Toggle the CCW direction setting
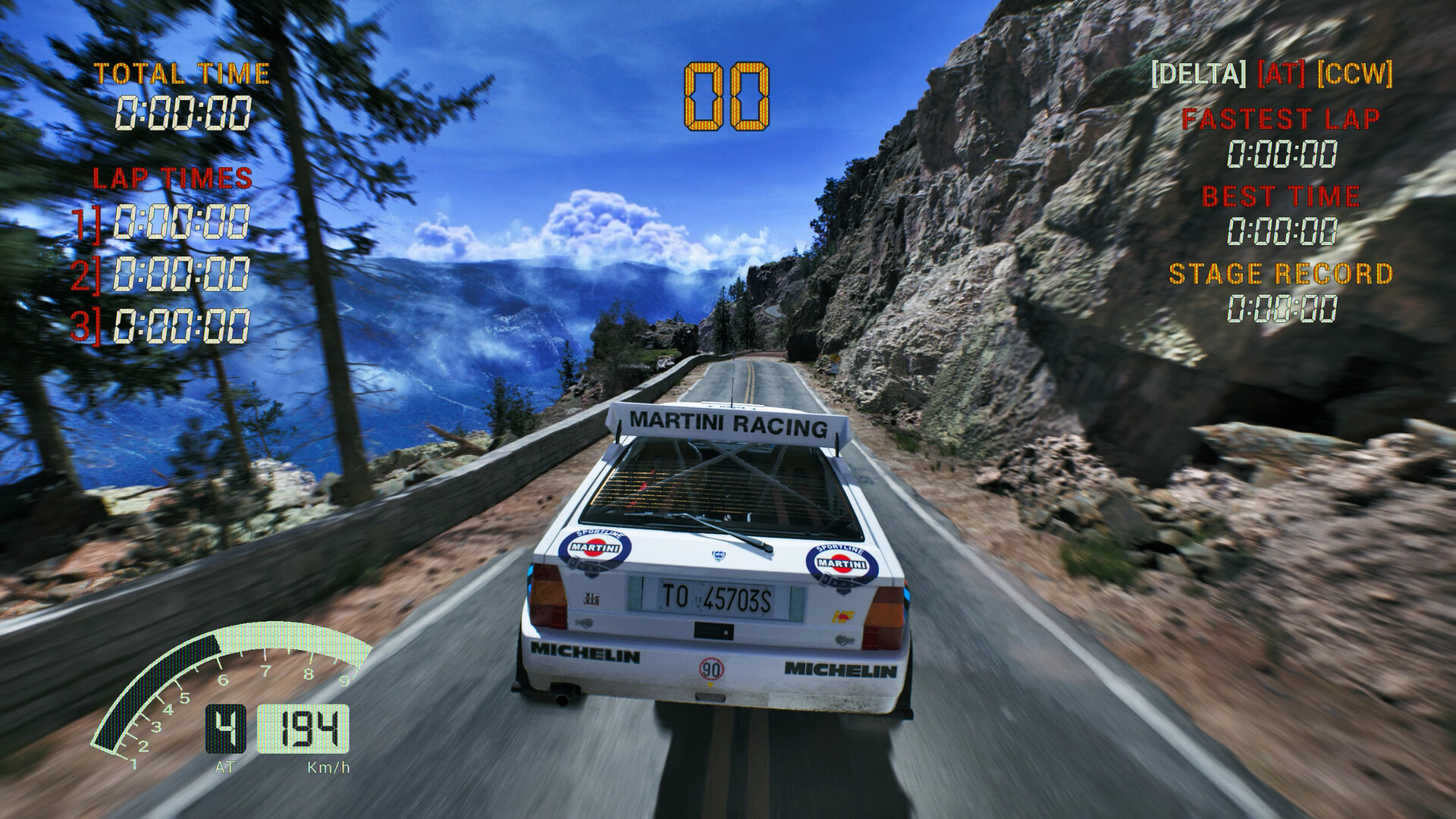Screen dimensions: 1456x819 pyautogui.click(x=1353, y=75)
